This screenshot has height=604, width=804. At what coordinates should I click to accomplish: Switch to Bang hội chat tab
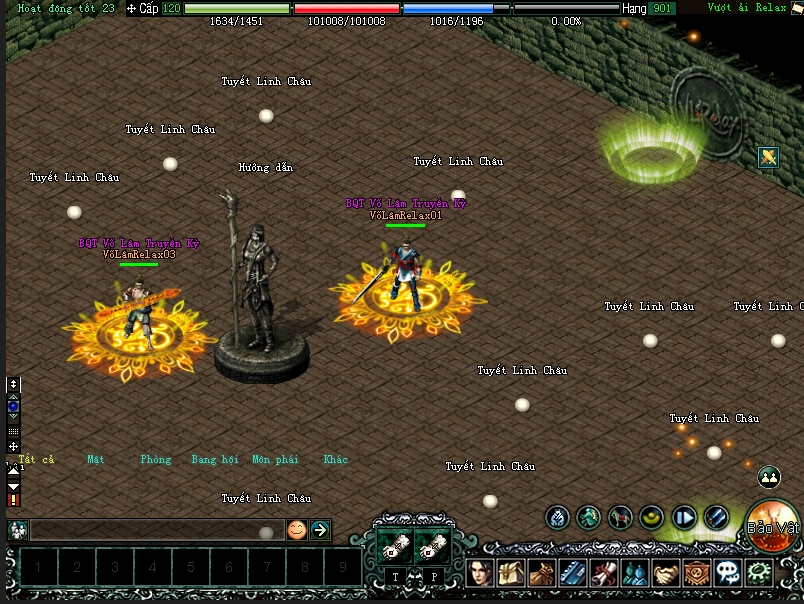pyautogui.click(x=215, y=460)
